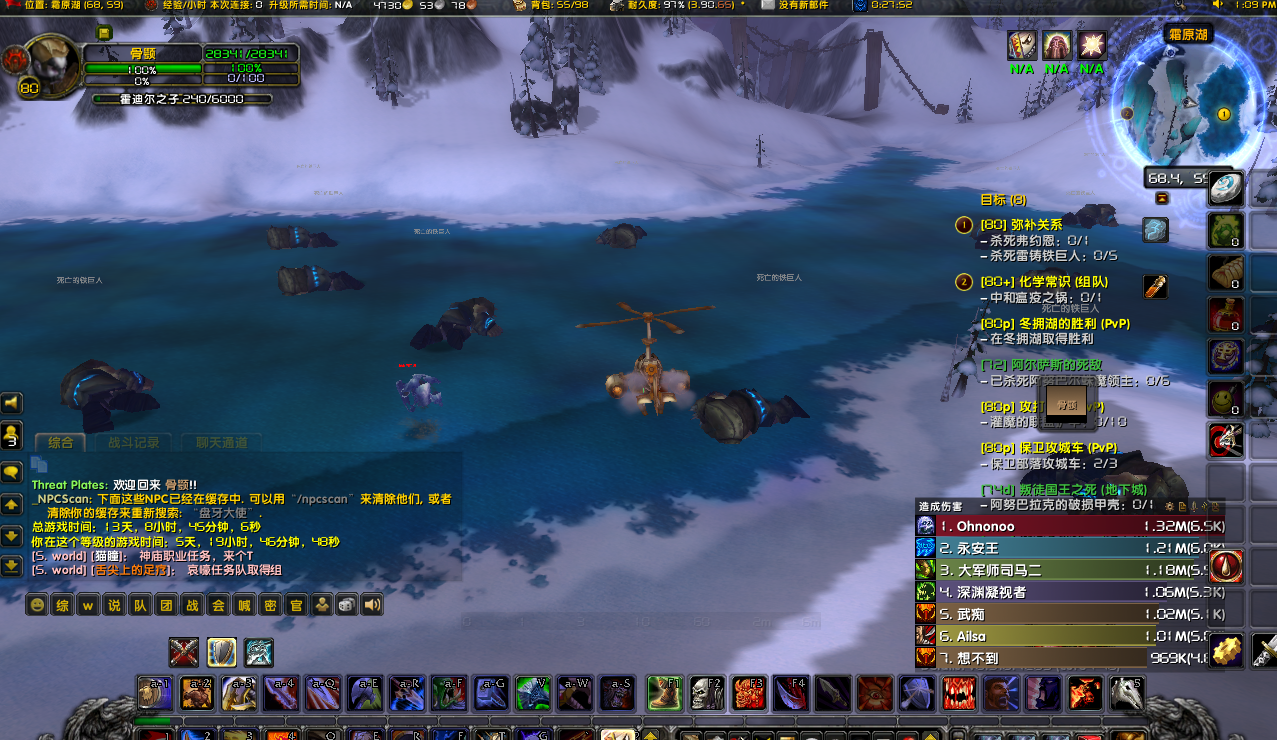Viewport: 1277px width, 740px height.
Task: Select Ohnonoo row in damage meter
Action: [1030, 526]
